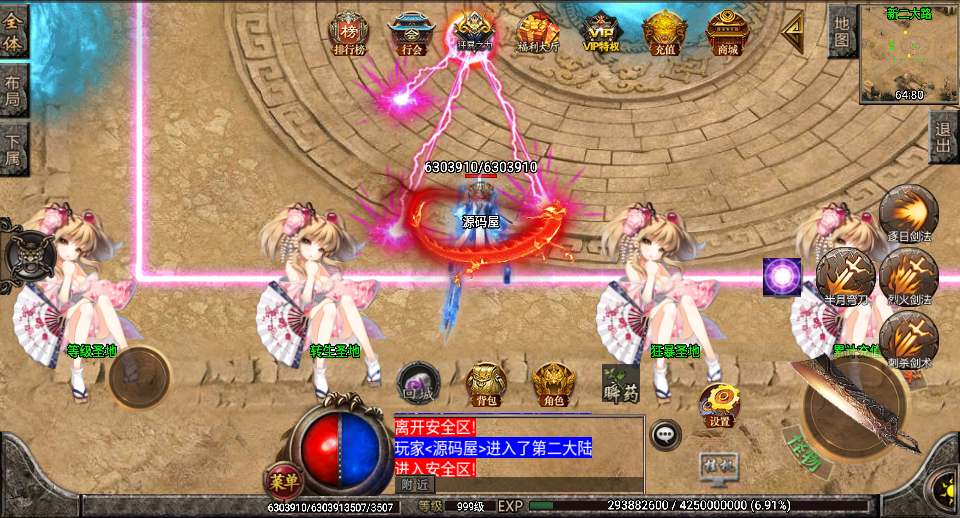Tap the 退出 exit button
The width and height of the screenshot is (960, 518).
(942, 137)
